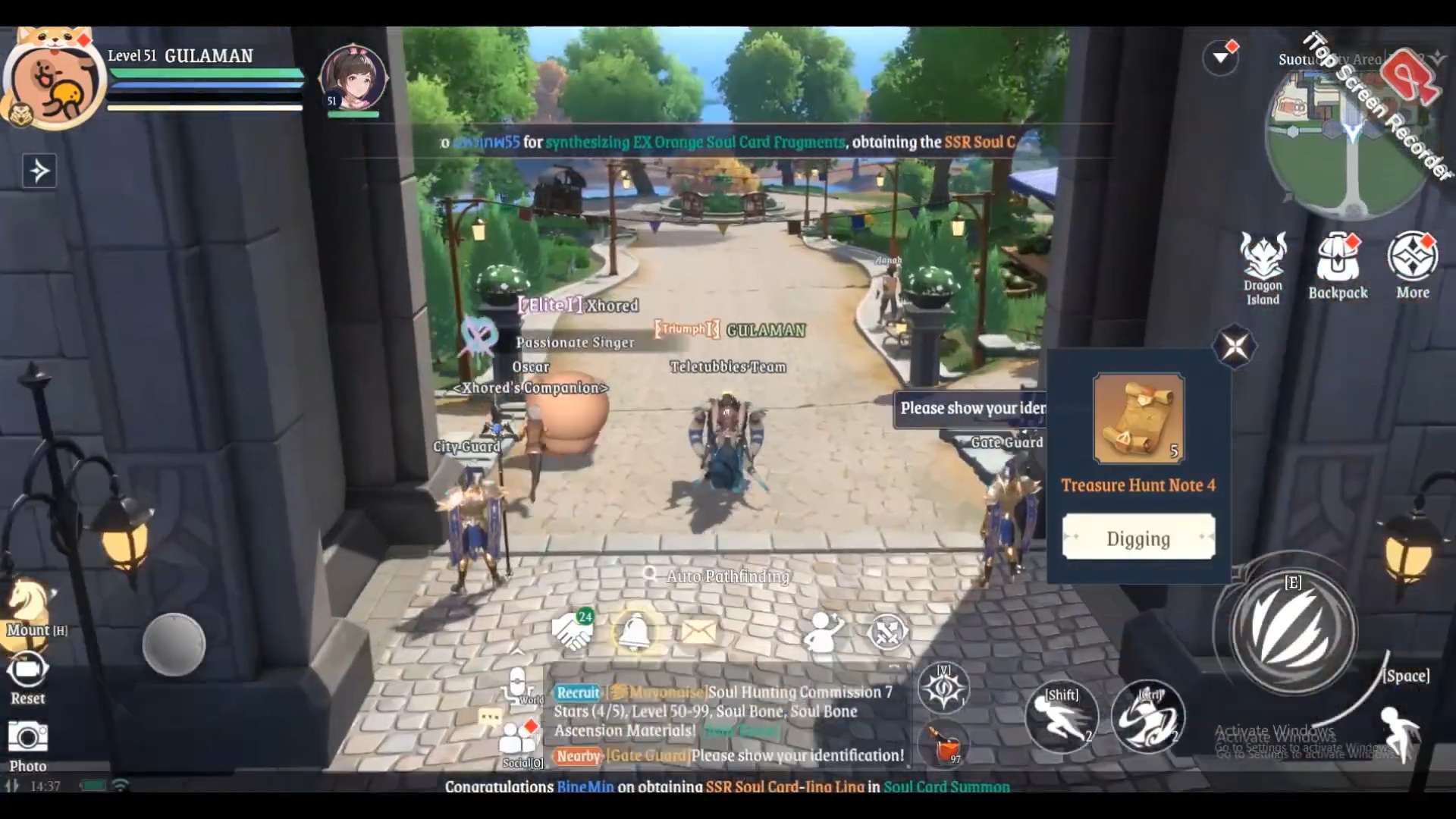Open the mail envelope icon

coord(698,632)
